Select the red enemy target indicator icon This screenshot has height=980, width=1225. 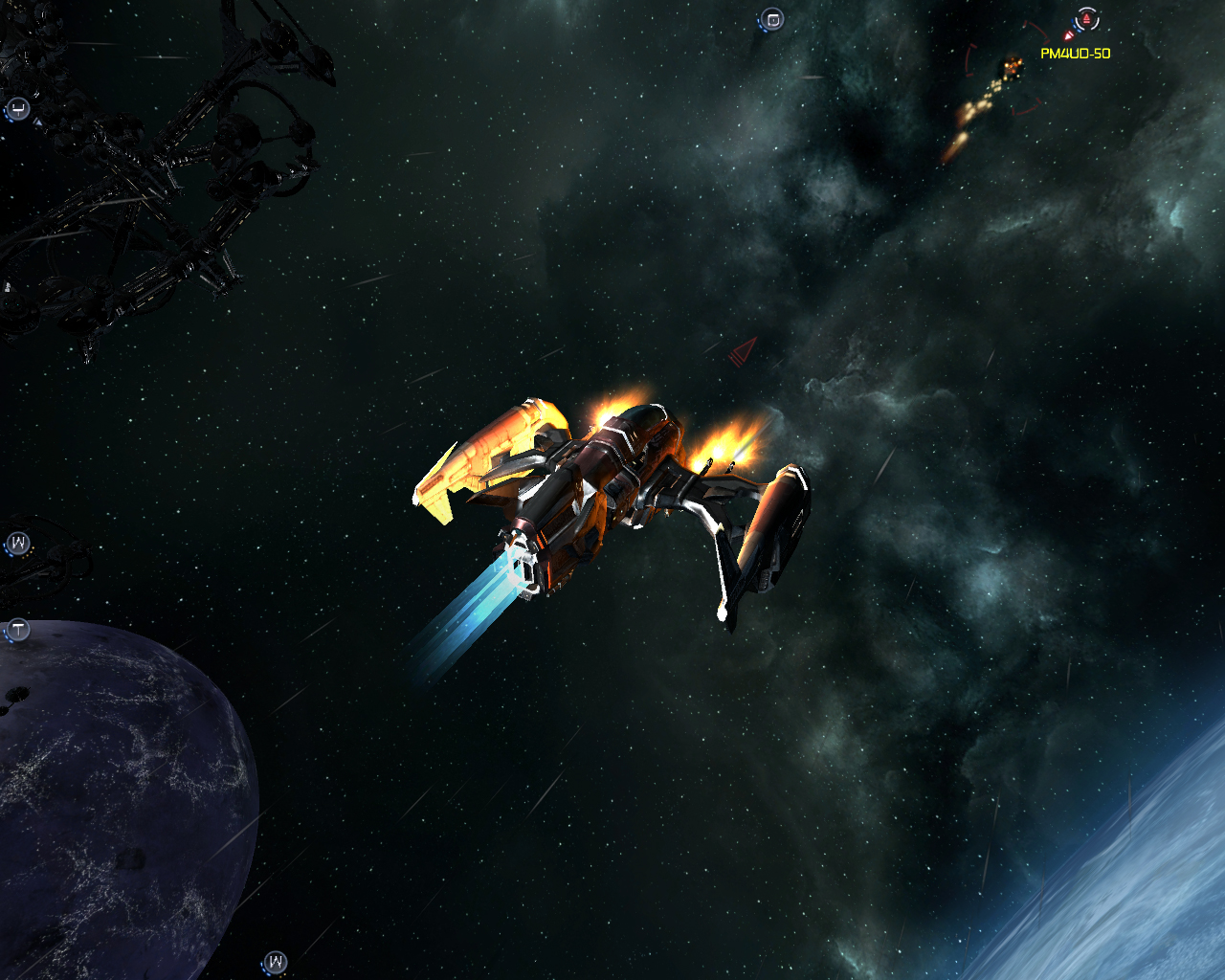[x=1086, y=19]
